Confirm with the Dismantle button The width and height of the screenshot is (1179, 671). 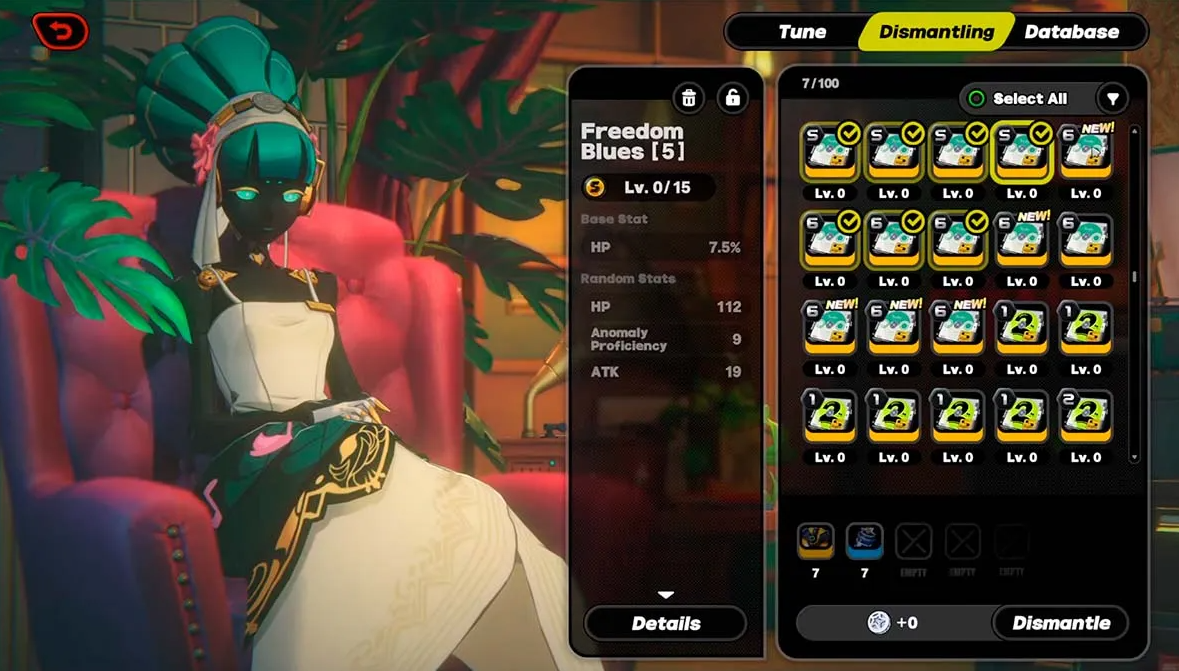(1061, 623)
